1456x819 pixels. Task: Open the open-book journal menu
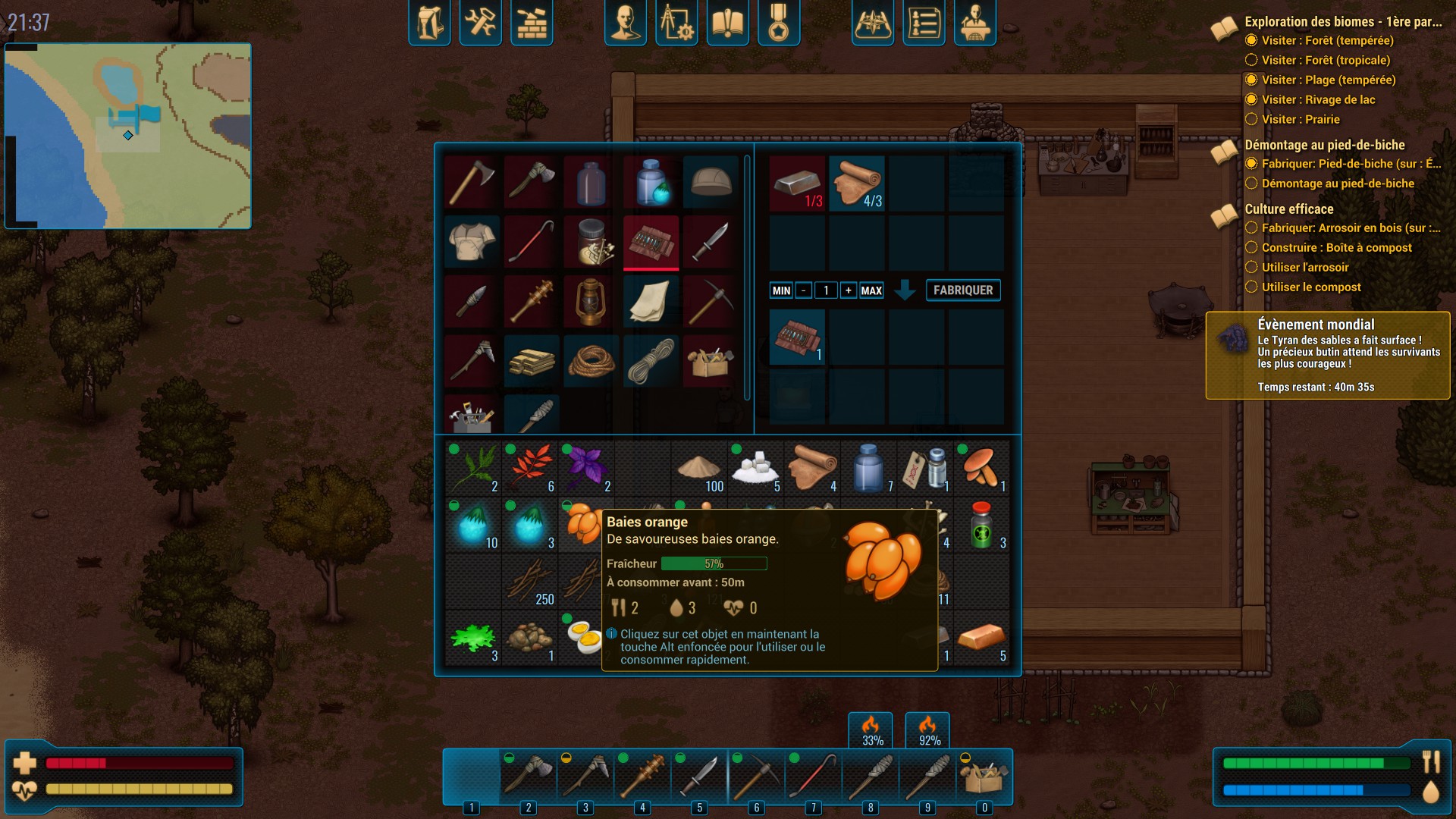click(727, 23)
